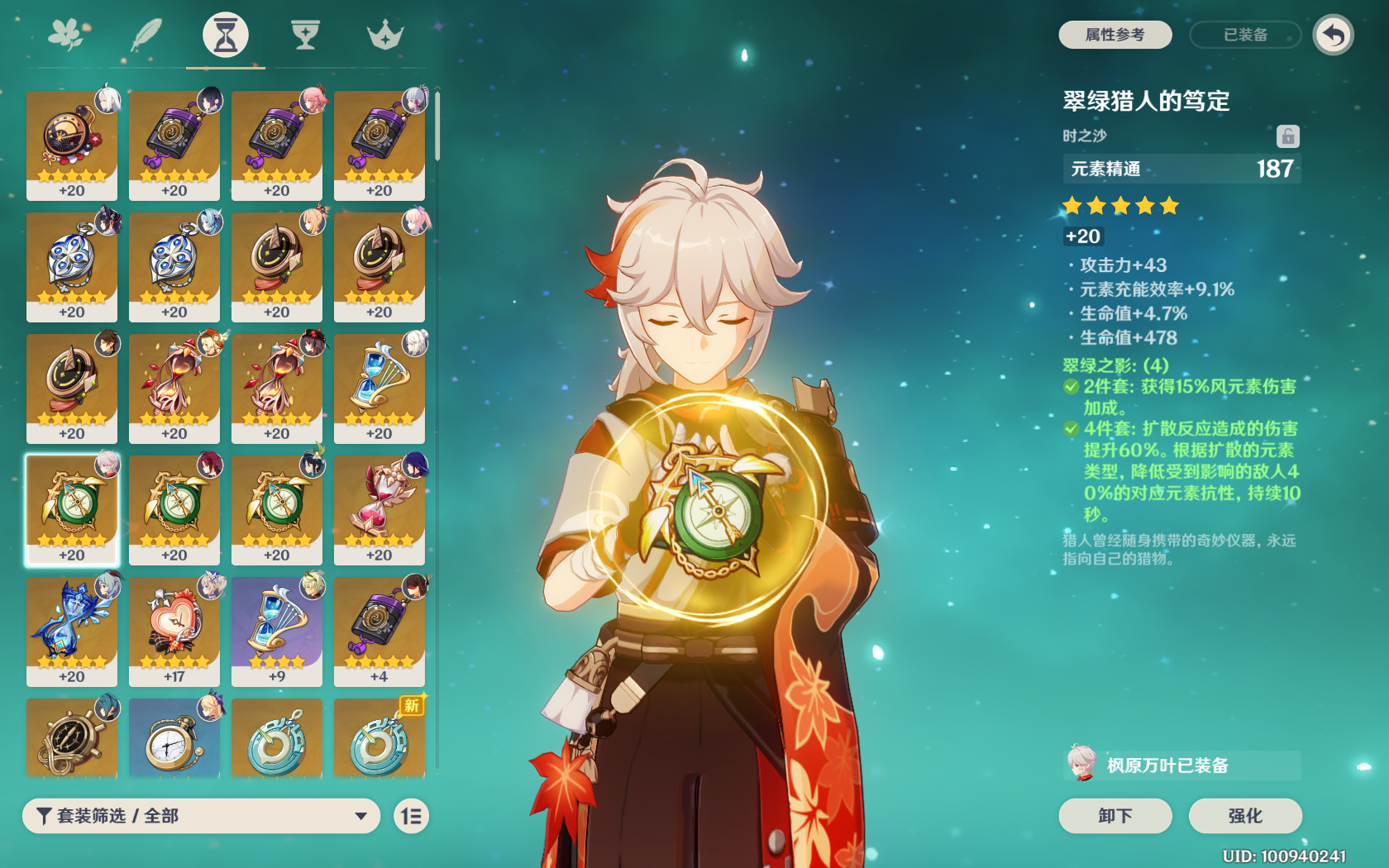Screen dimensions: 1389x868
Task: Go back with the return arrow
Action: tap(1333, 35)
